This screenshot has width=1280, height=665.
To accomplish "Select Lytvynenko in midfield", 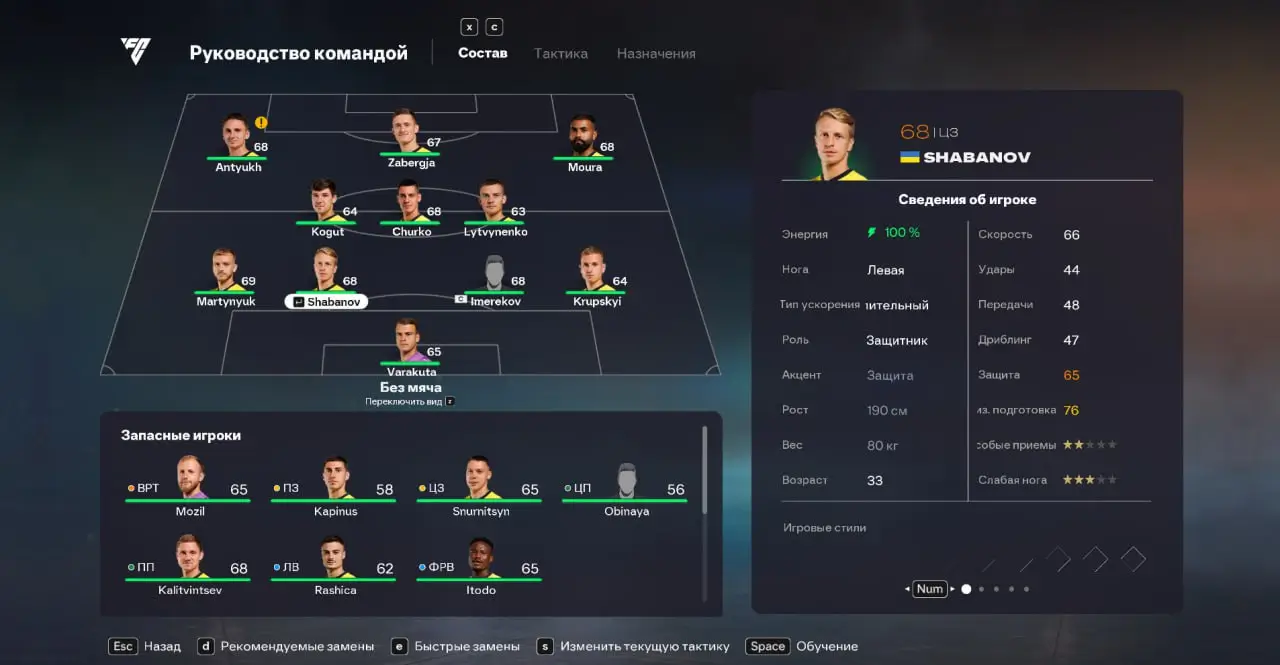I will [495, 206].
